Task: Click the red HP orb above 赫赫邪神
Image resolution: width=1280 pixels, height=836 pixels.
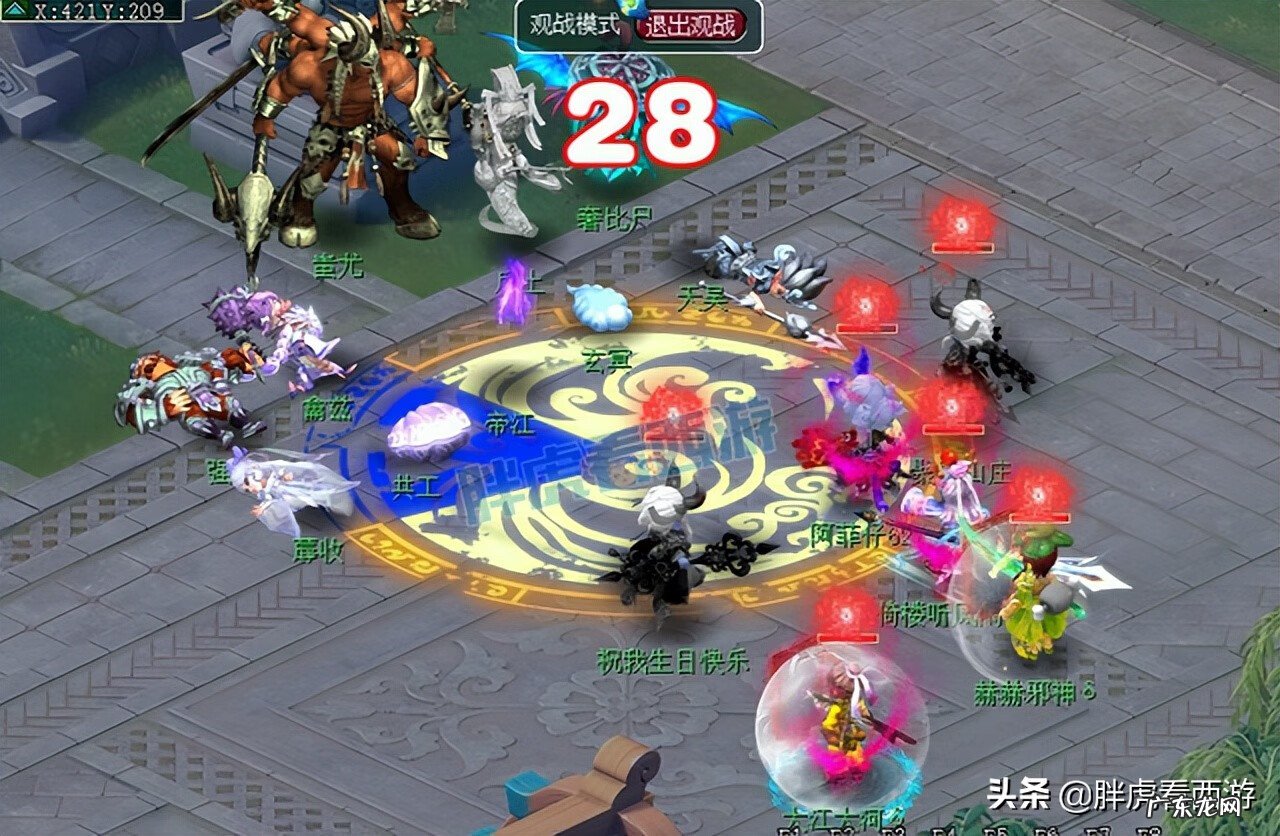Action: (x=1038, y=493)
